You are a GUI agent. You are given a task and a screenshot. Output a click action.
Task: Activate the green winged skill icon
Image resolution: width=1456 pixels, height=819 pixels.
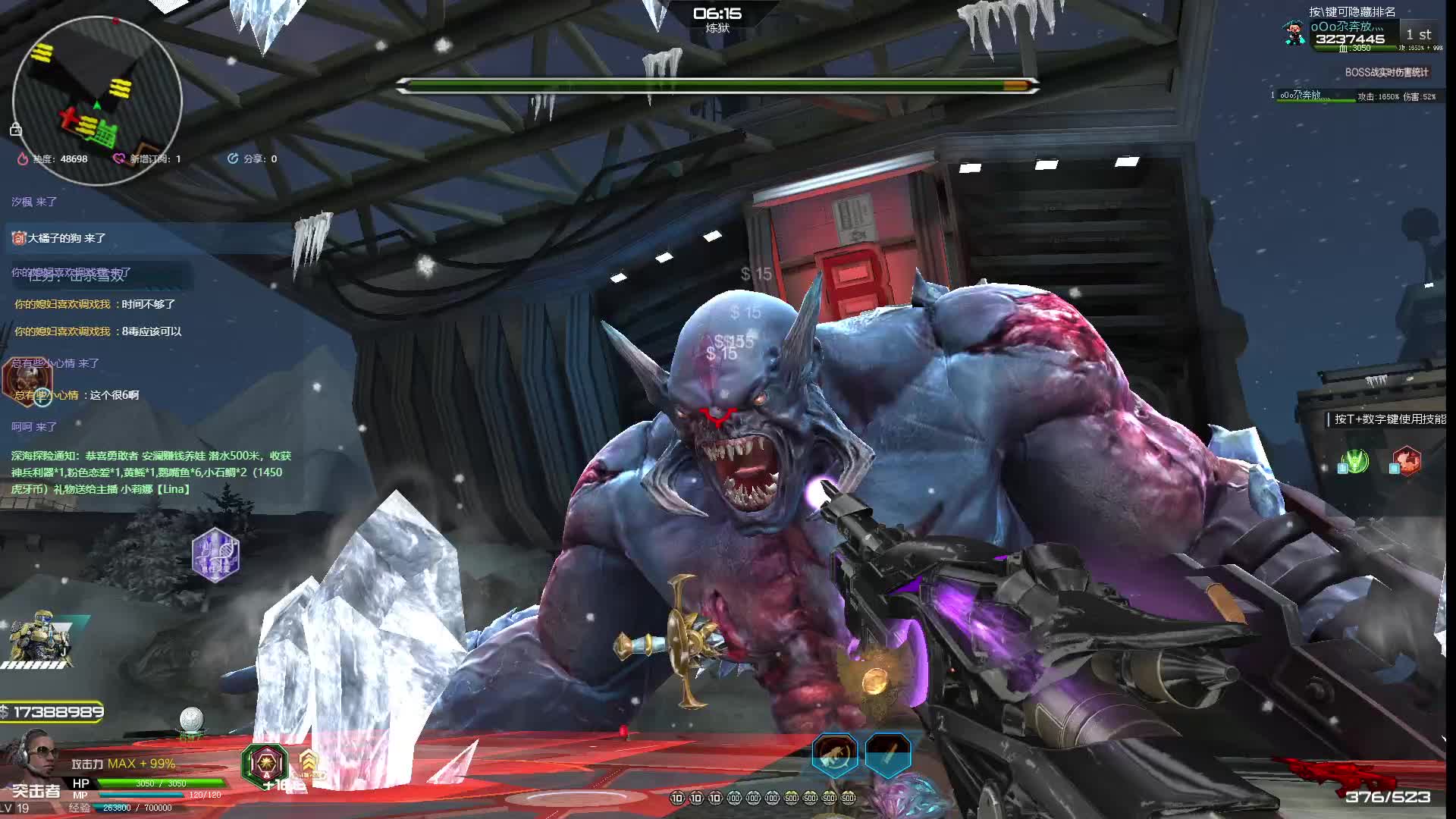click(x=1354, y=461)
